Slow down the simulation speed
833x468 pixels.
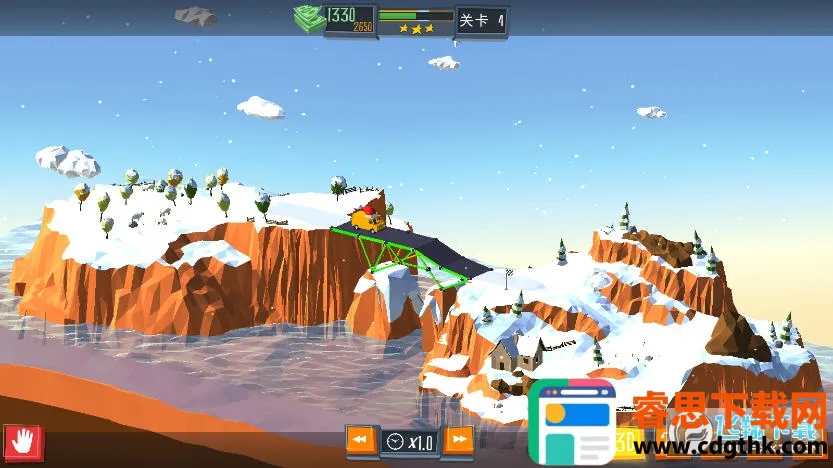[x=361, y=440]
